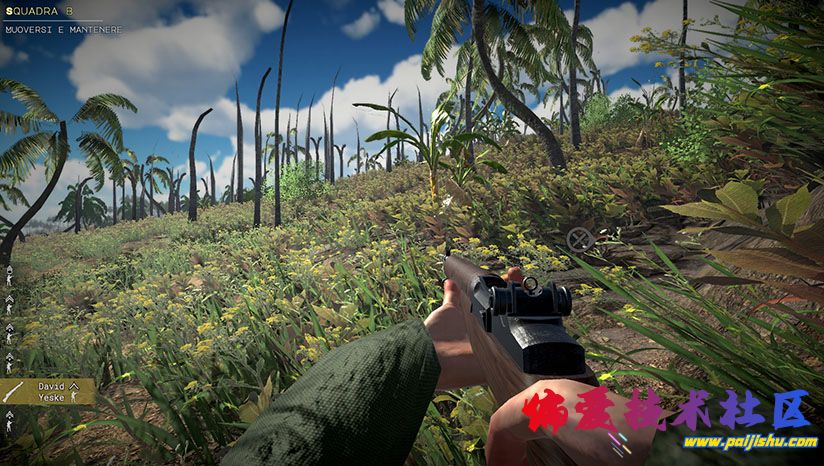Open the Squadra B squad label
Screen dimensions: 824x466
tap(39, 11)
